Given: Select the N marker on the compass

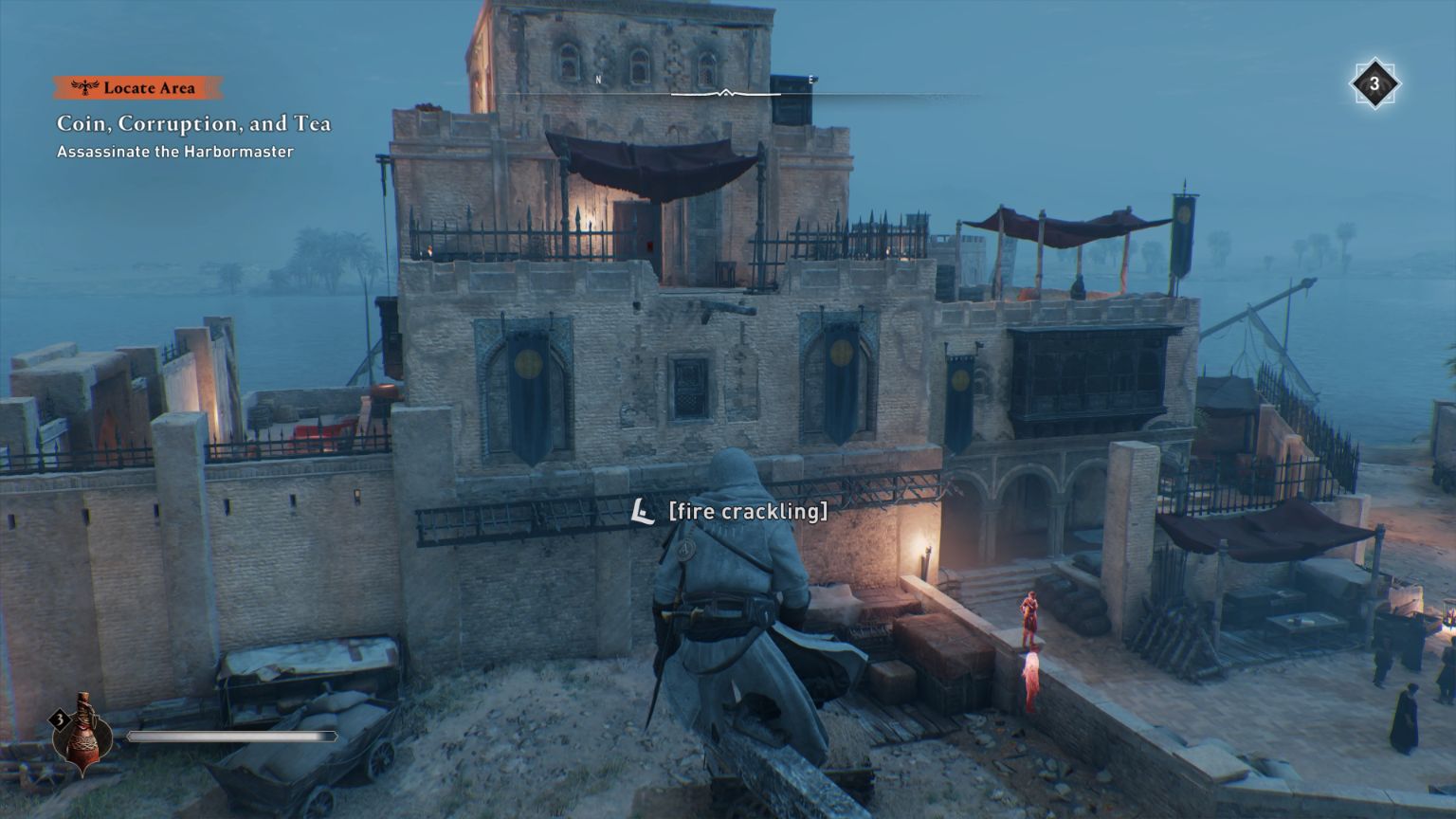Looking at the screenshot, I should pyautogui.click(x=597, y=79).
